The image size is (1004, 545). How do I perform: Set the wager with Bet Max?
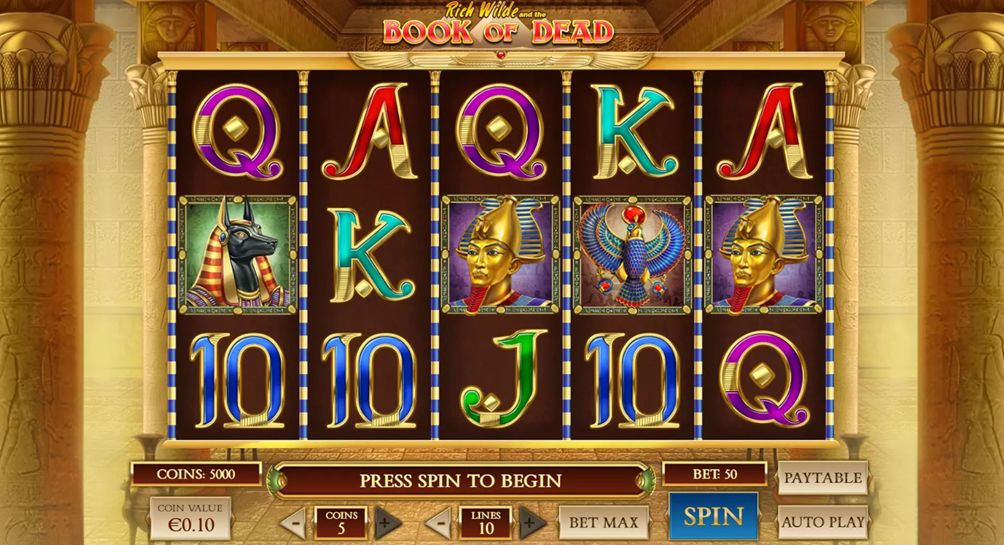(x=603, y=522)
